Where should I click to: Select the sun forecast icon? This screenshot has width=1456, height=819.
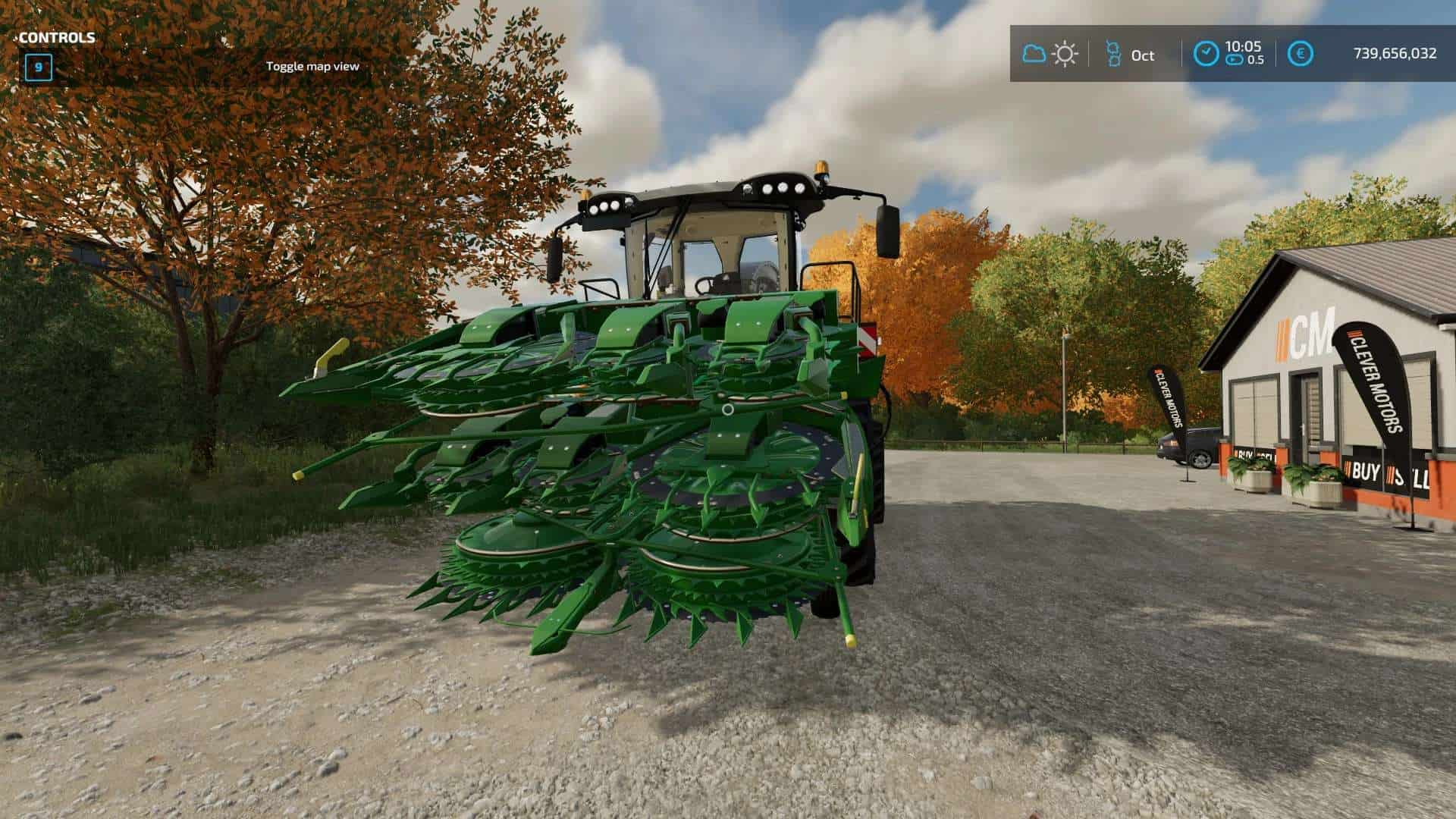(x=1065, y=54)
